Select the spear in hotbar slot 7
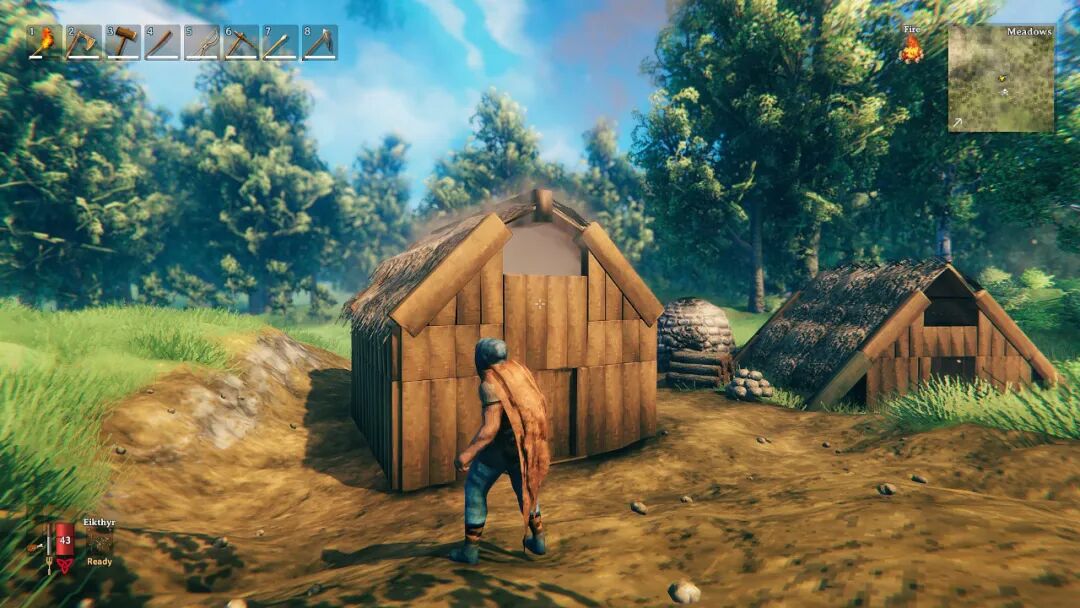The width and height of the screenshot is (1080, 608). [x=280, y=43]
